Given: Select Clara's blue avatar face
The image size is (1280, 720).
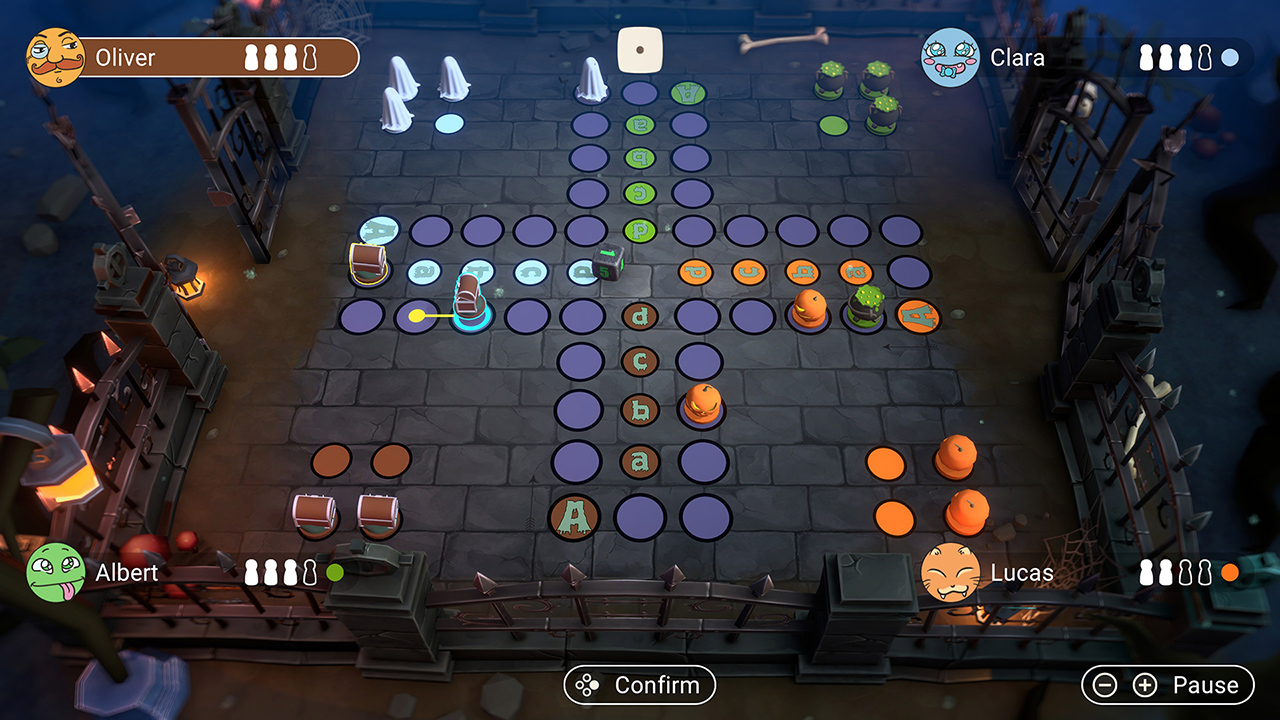Looking at the screenshot, I should [950, 57].
